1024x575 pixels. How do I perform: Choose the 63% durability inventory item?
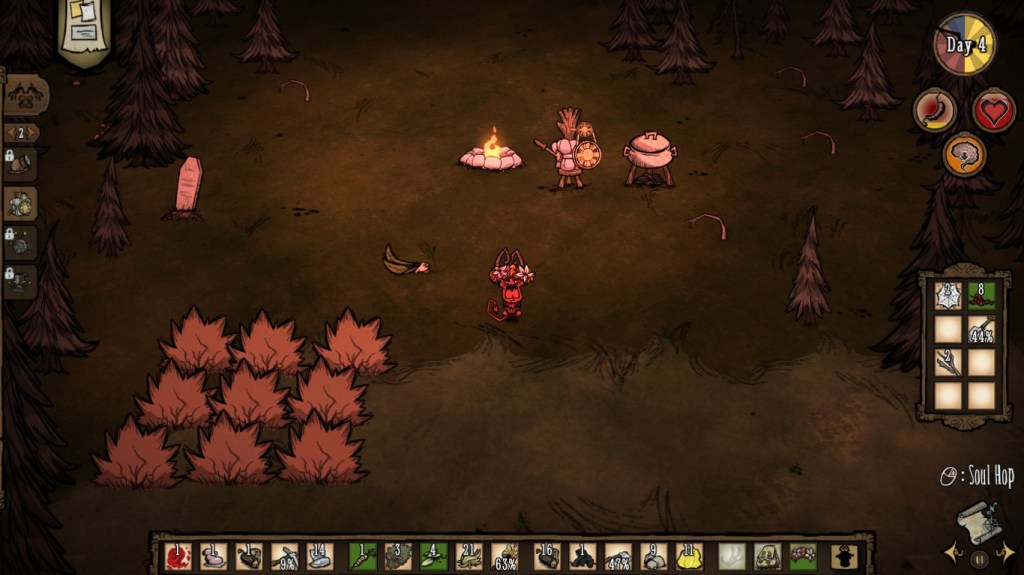coord(506,556)
